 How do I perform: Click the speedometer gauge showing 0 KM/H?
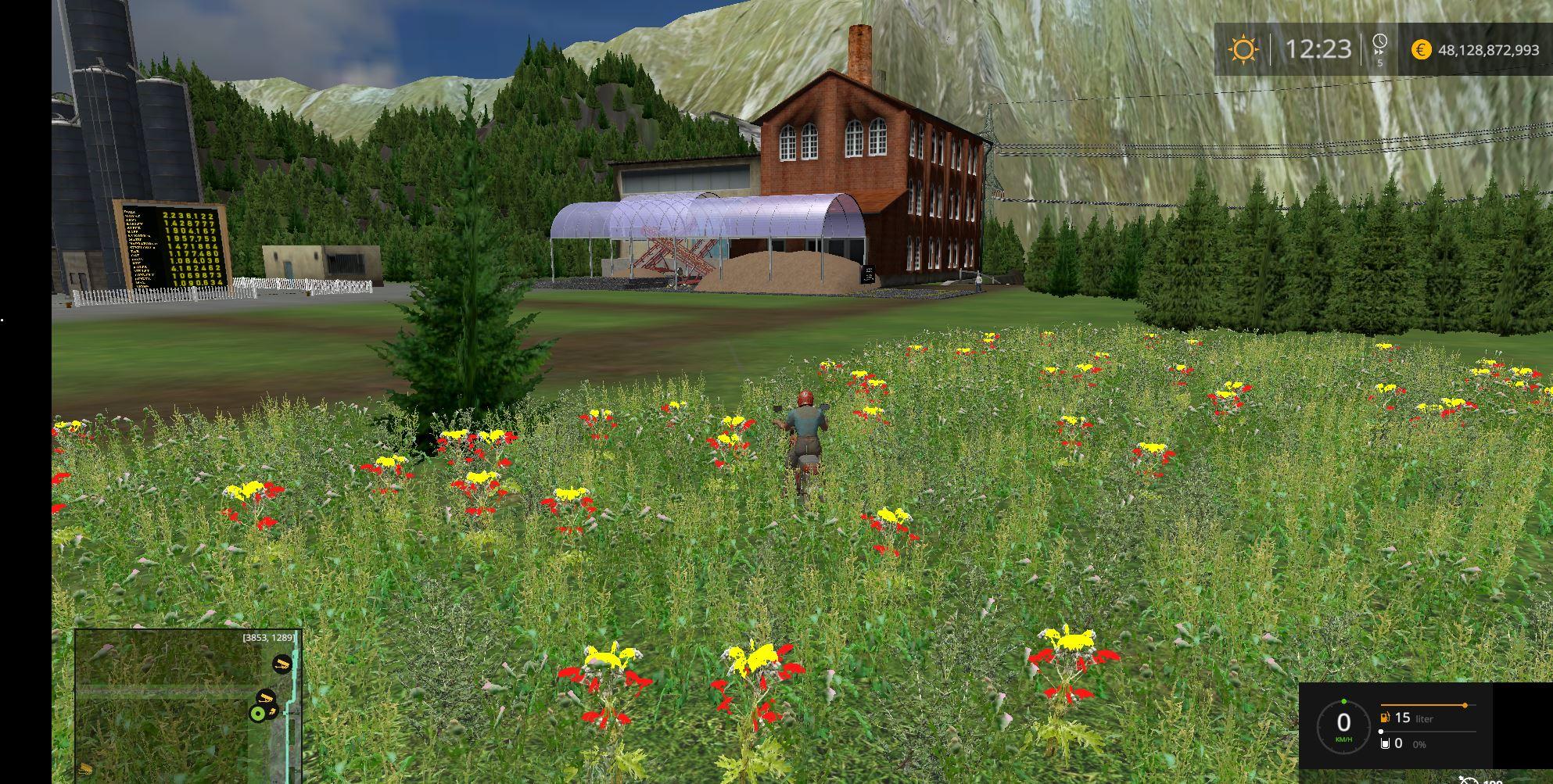point(1343,721)
